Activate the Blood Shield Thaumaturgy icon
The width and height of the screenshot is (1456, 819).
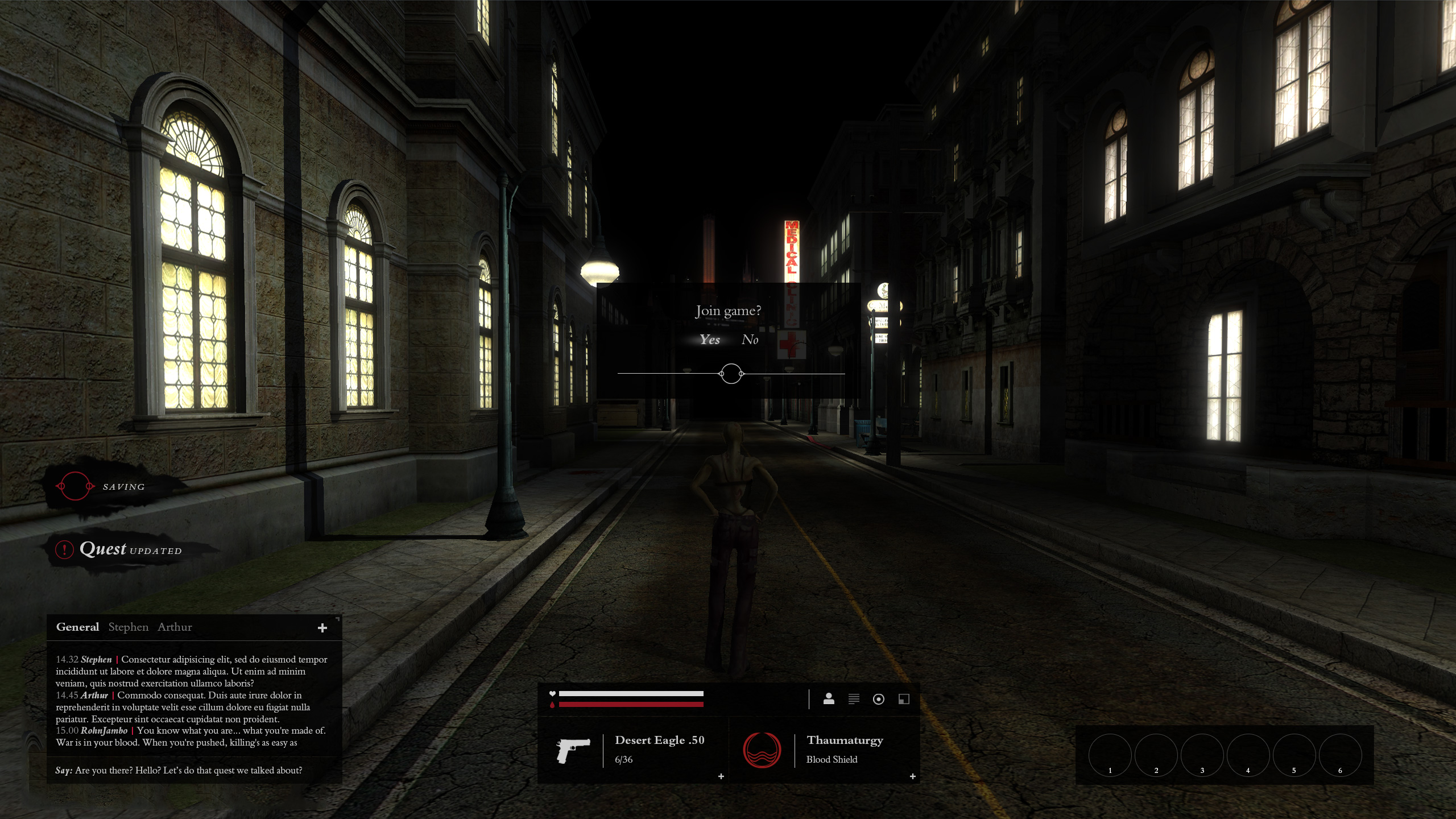pos(762,750)
